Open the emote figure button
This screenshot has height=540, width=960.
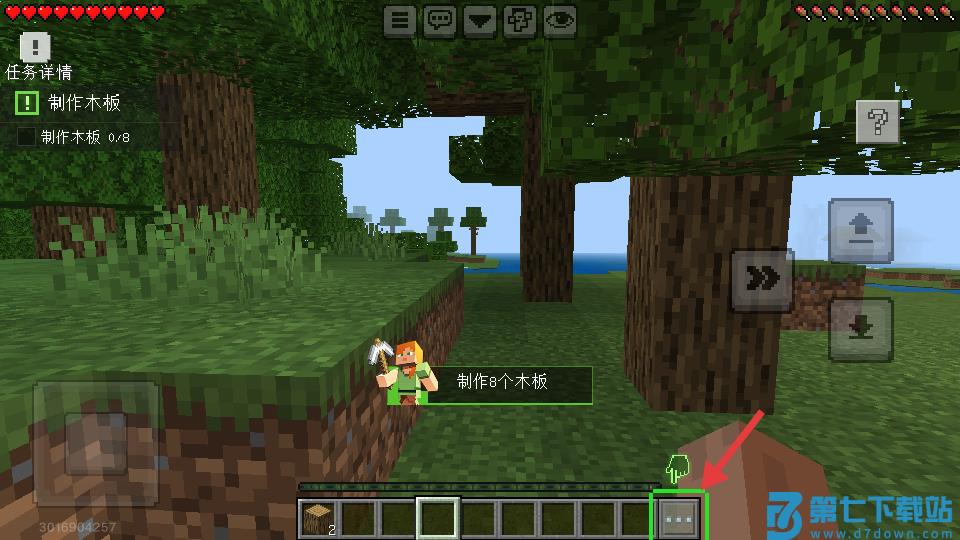tap(520, 19)
